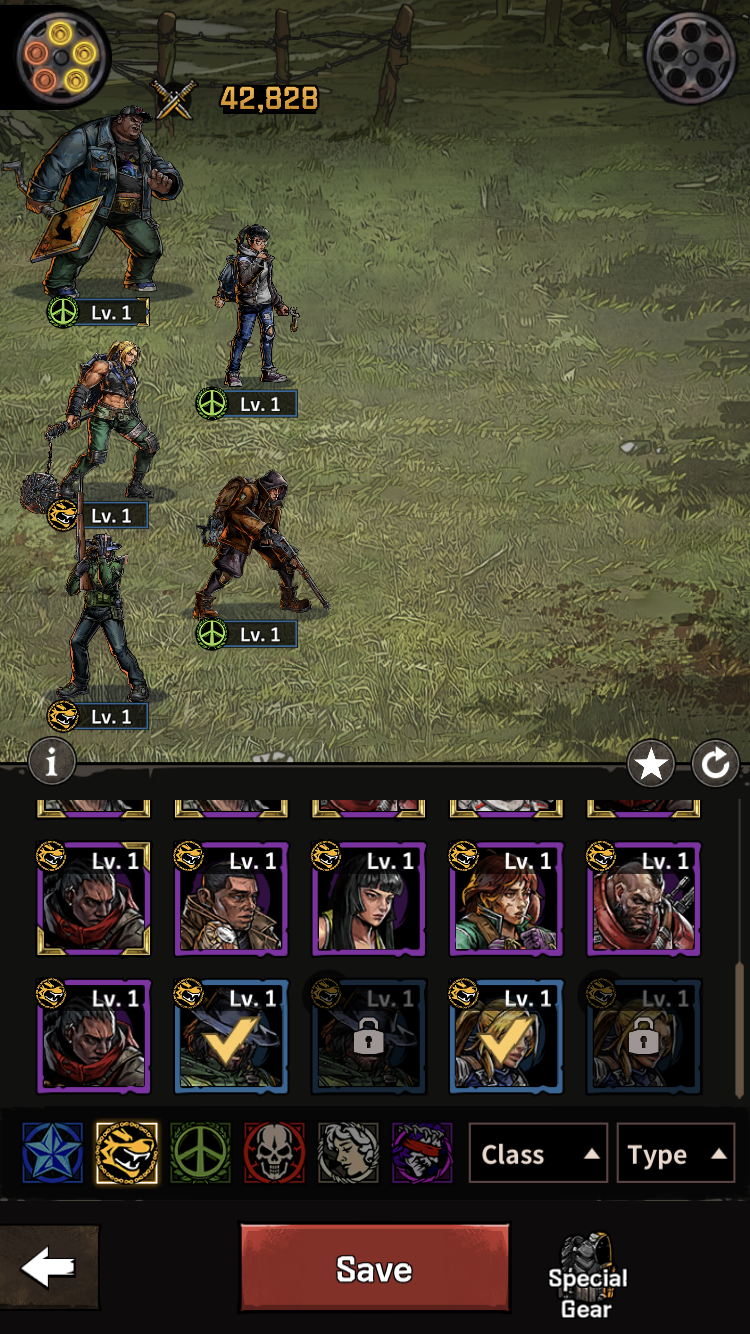Screen dimensions: 750x1334
Task: Filter by the red skull faction
Action: (274, 1153)
